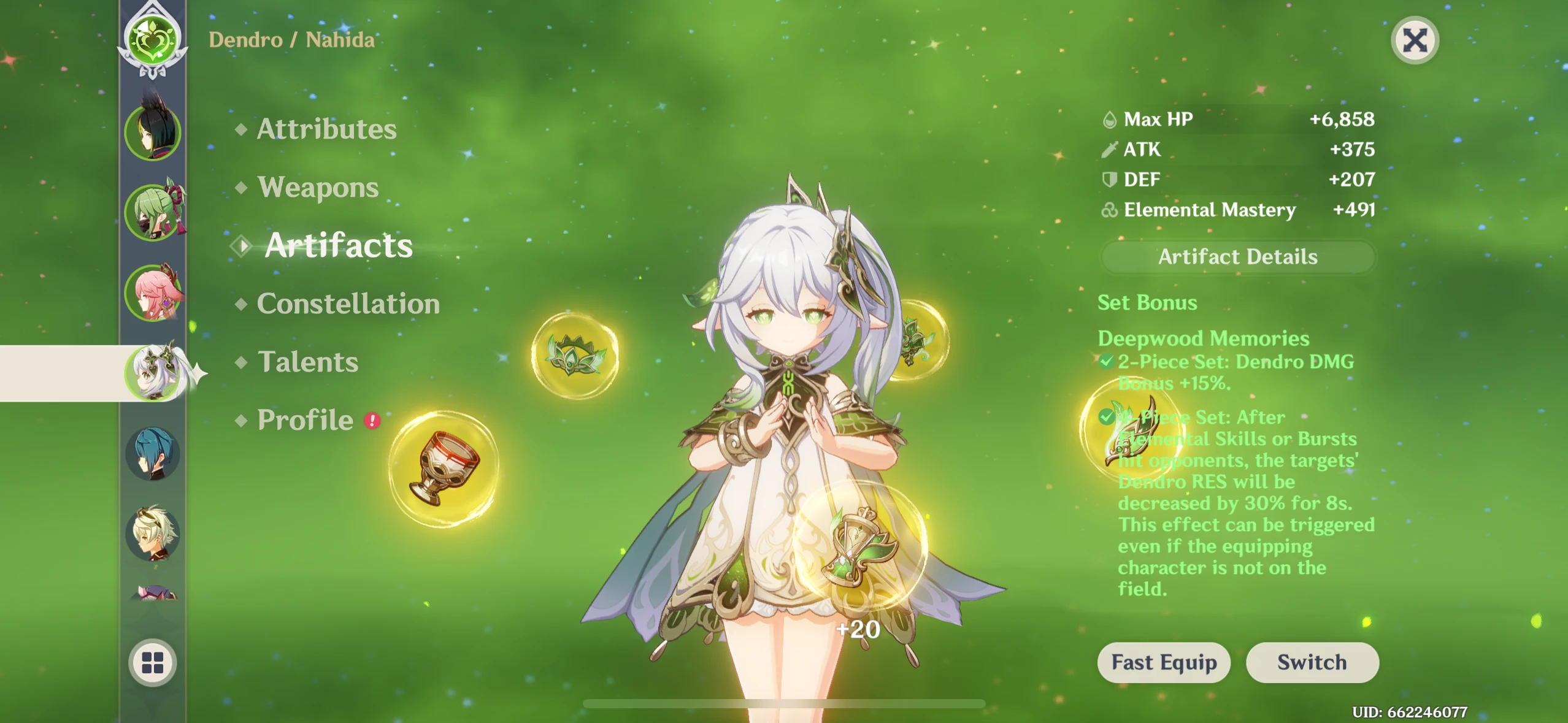Switch to the Talents tab

[x=309, y=362]
